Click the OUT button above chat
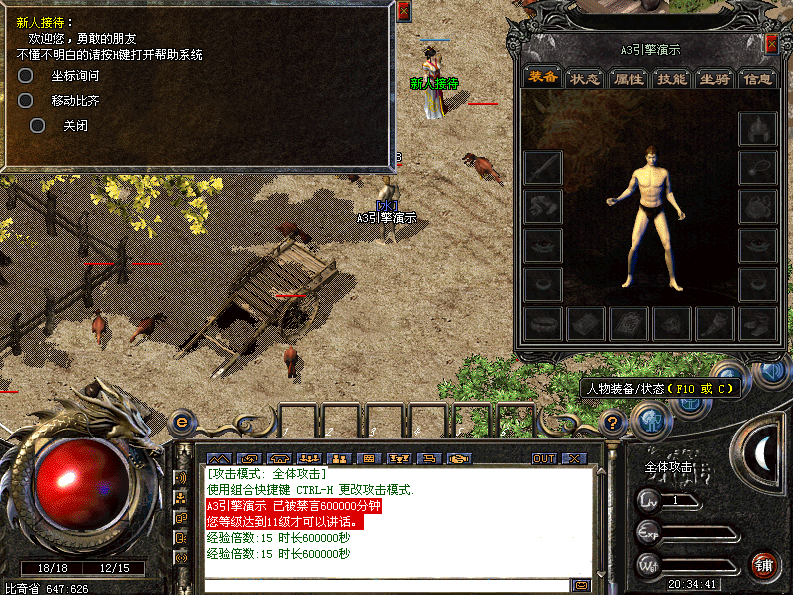 tap(543, 458)
